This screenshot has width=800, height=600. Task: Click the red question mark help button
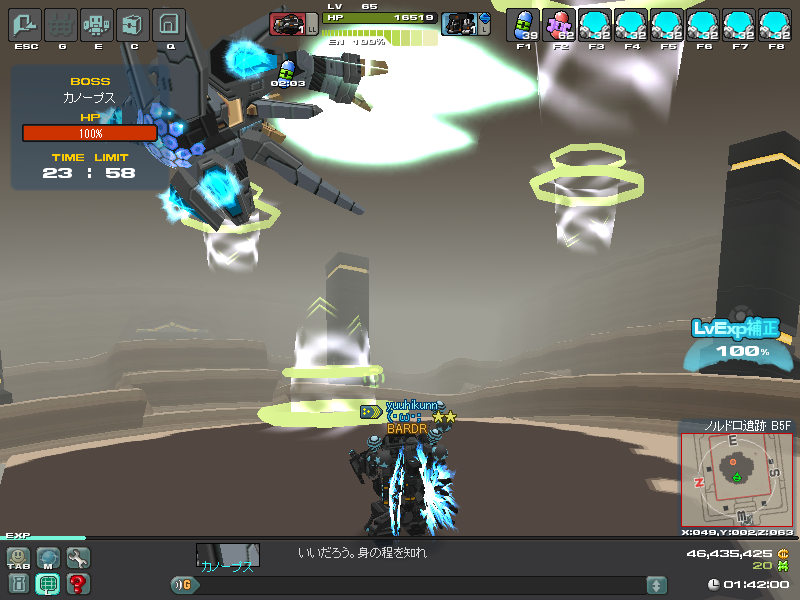(77, 584)
